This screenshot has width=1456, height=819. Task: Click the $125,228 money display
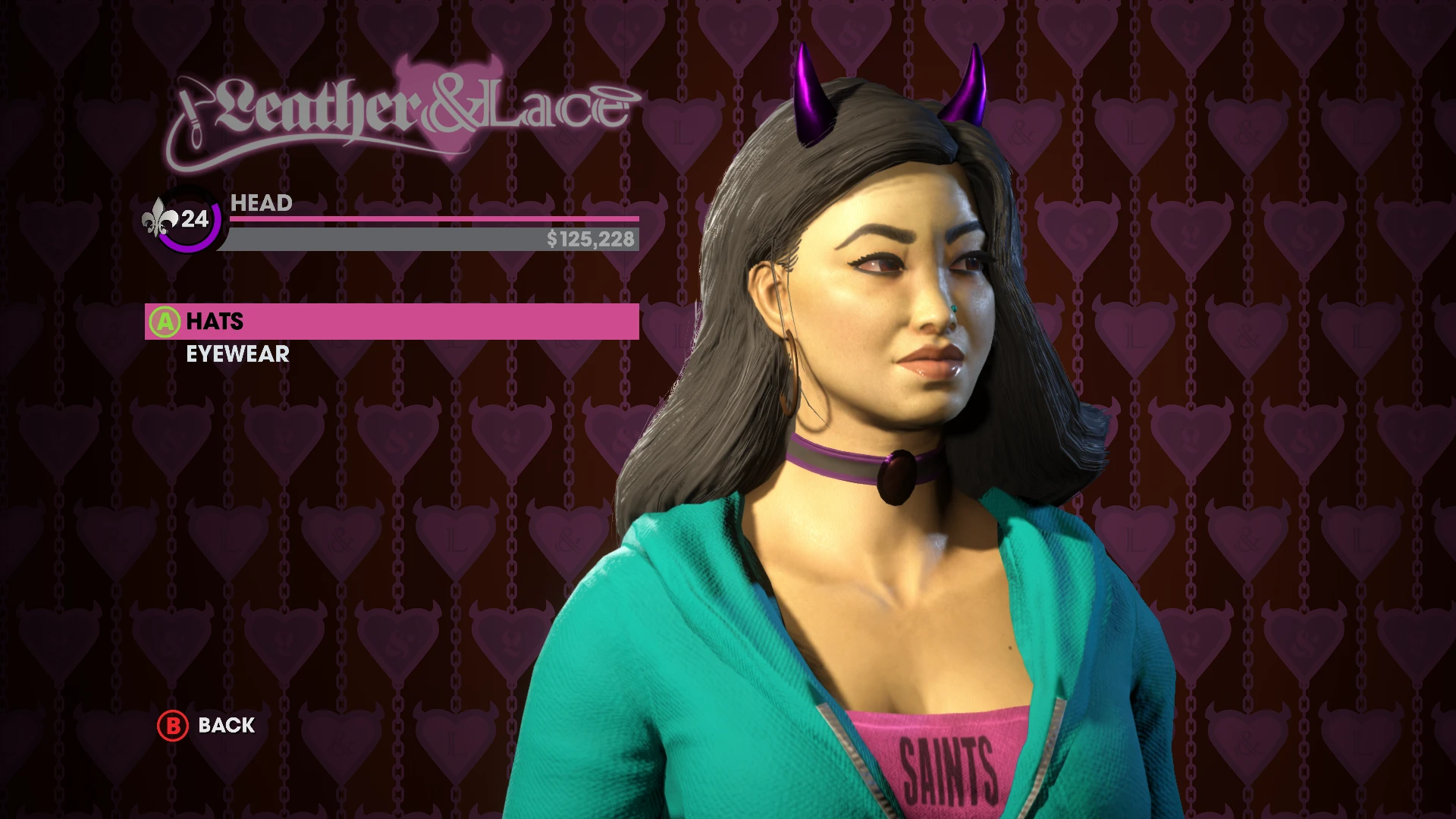591,242
